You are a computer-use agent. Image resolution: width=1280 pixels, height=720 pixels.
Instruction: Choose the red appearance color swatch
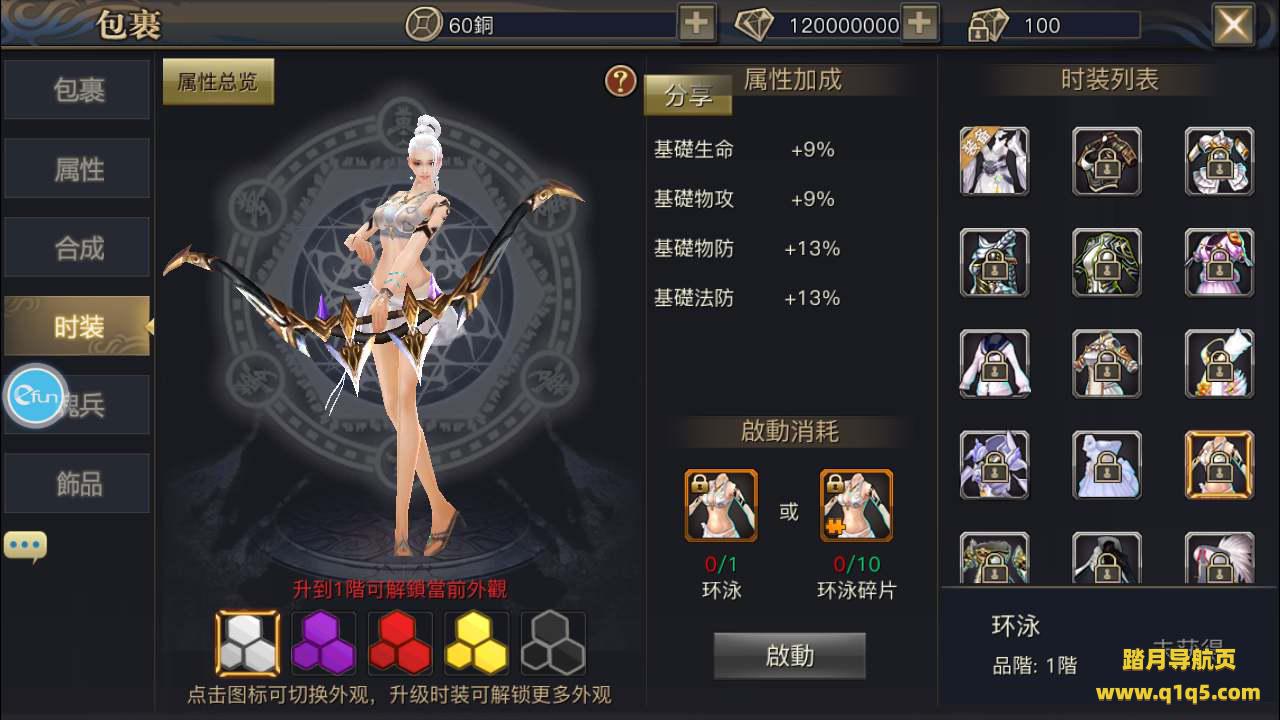coord(400,643)
